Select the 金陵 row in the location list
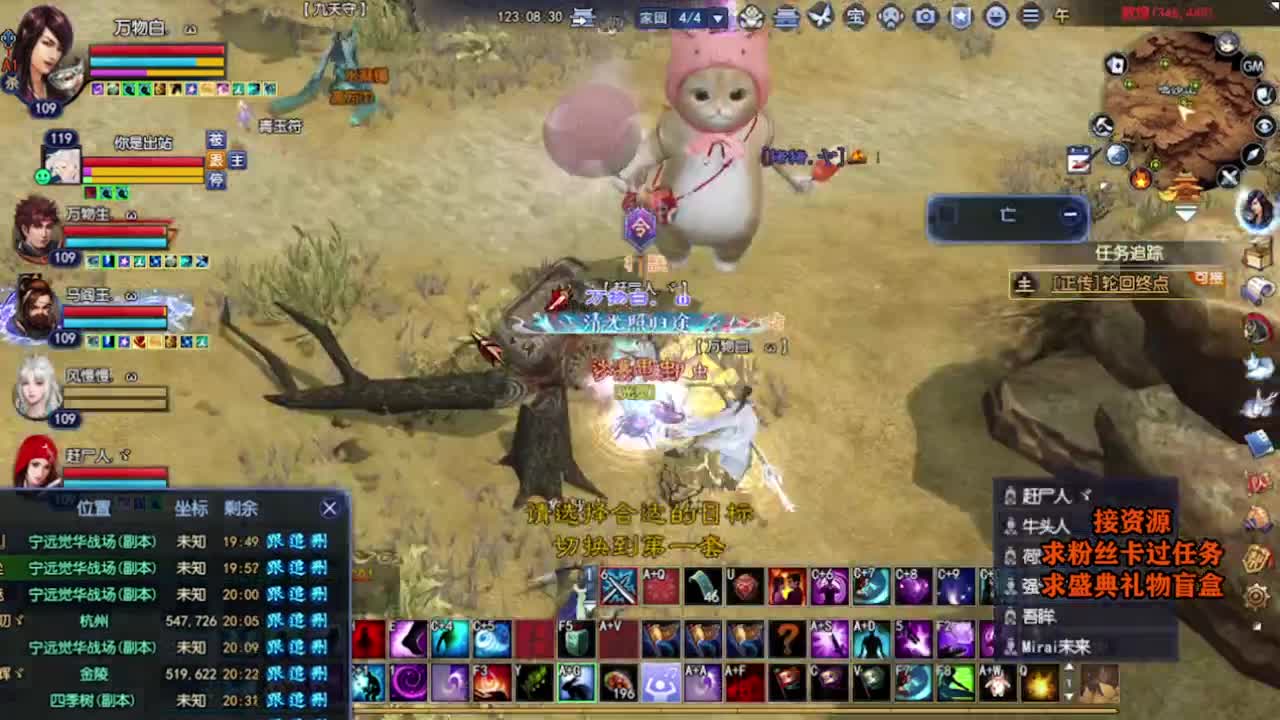The image size is (1280, 720). click(x=95, y=673)
